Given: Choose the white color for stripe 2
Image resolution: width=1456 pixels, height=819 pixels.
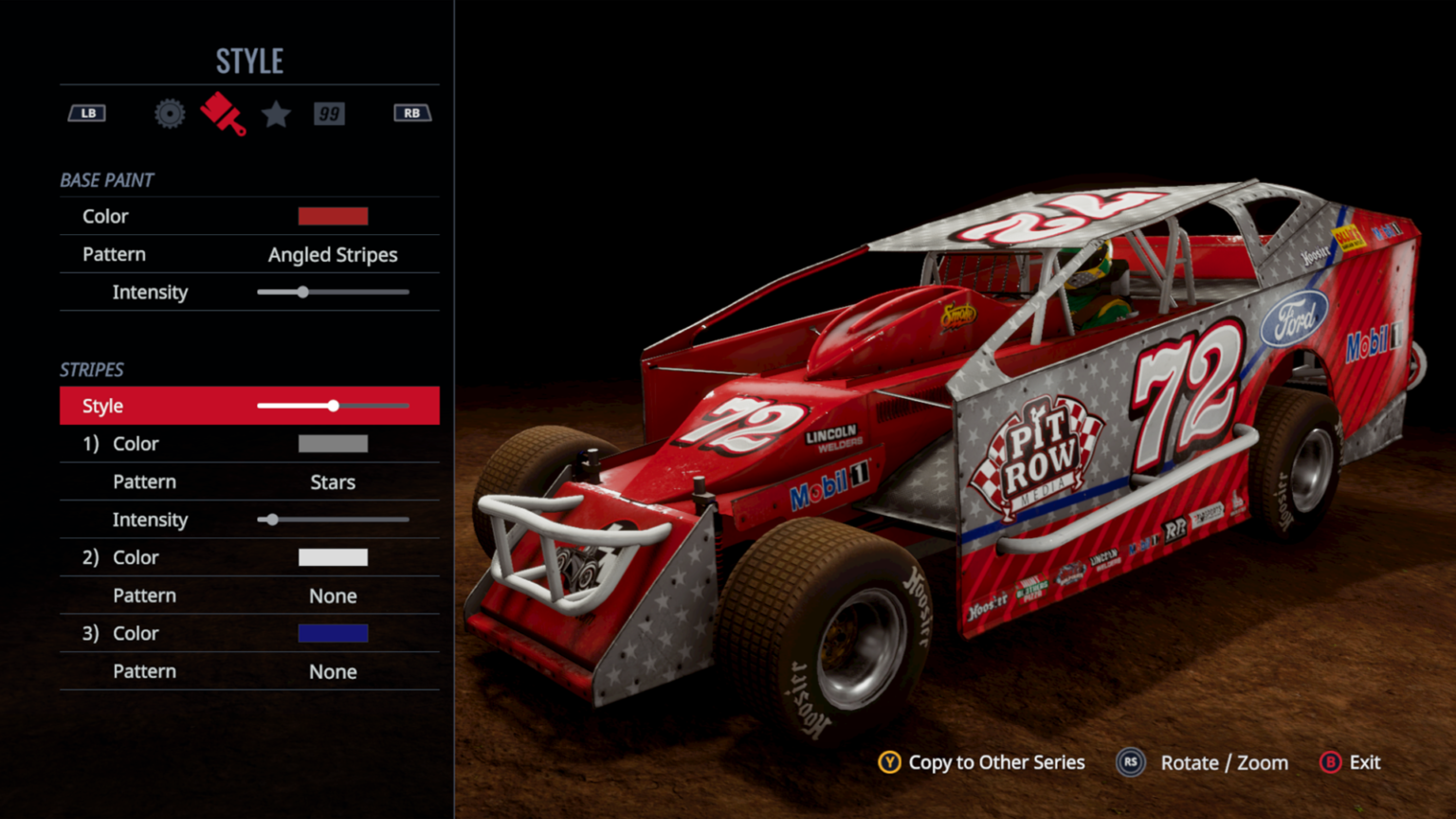Looking at the screenshot, I should click(333, 557).
